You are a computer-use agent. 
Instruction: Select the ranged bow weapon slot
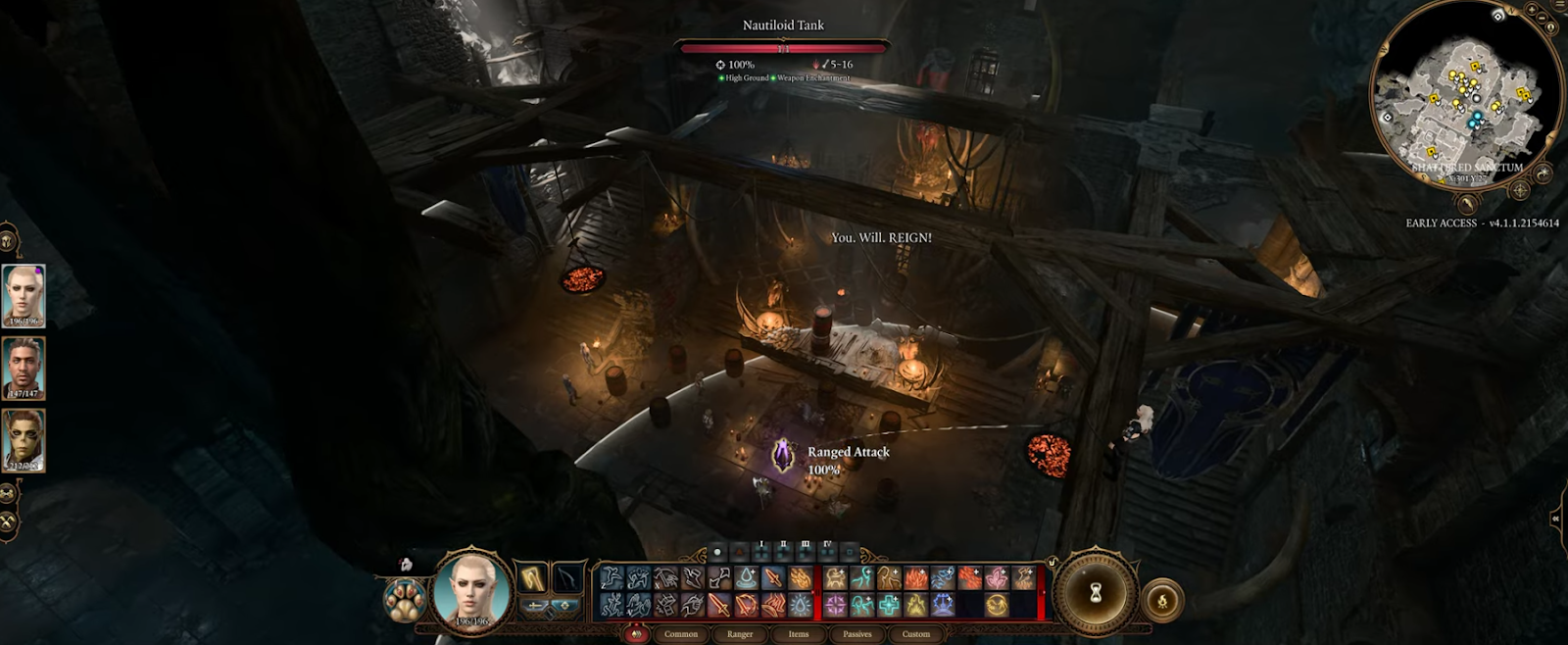pyautogui.click(x=568, y=578)
